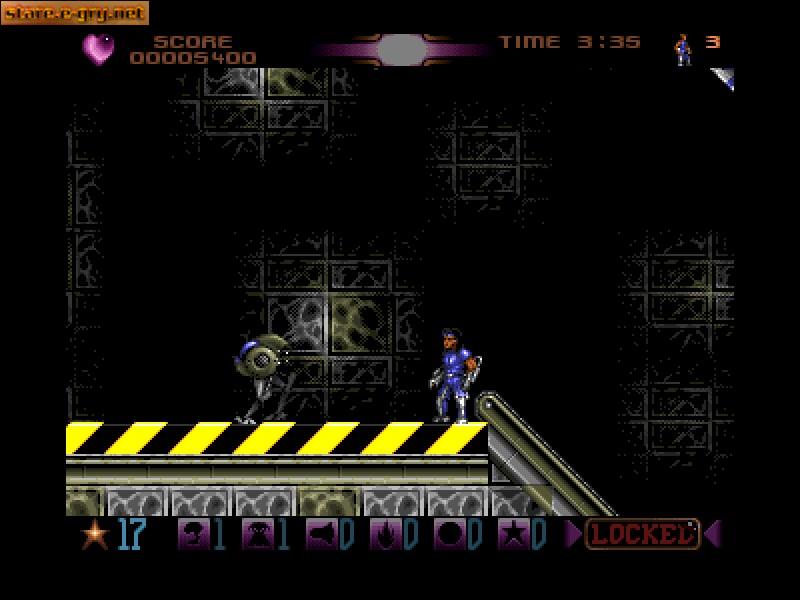The height and width of the screenshot is (600, 800).
Task: Open the stare-gry.net watermark link
Action: (x=75, y=13)
